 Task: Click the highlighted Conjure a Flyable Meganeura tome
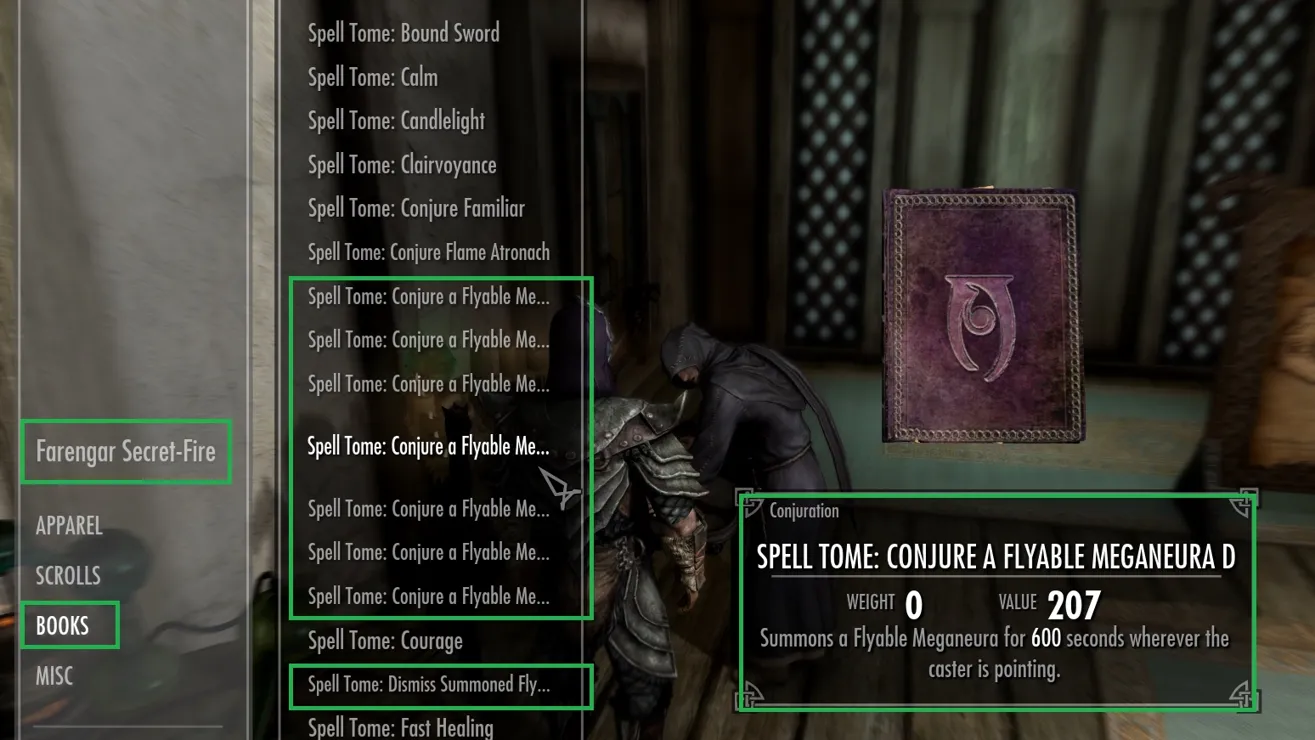click(x=428, y=447)
